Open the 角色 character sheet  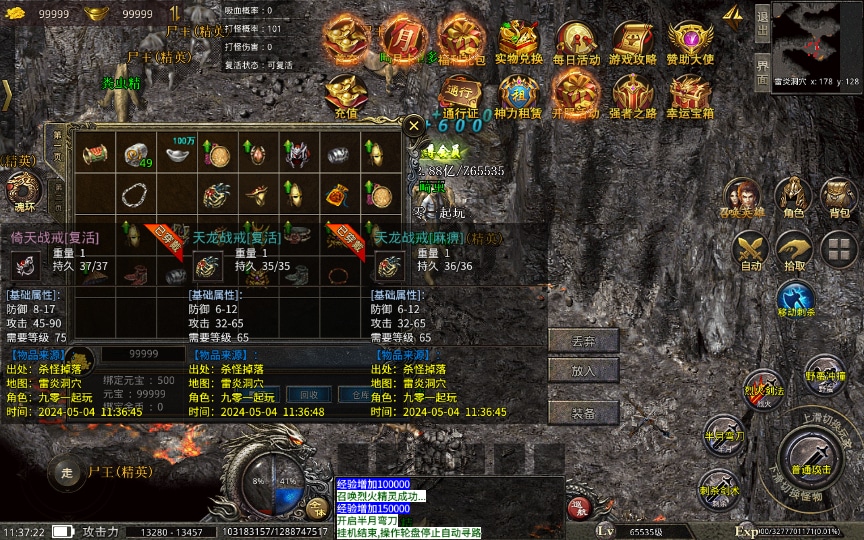794,196
